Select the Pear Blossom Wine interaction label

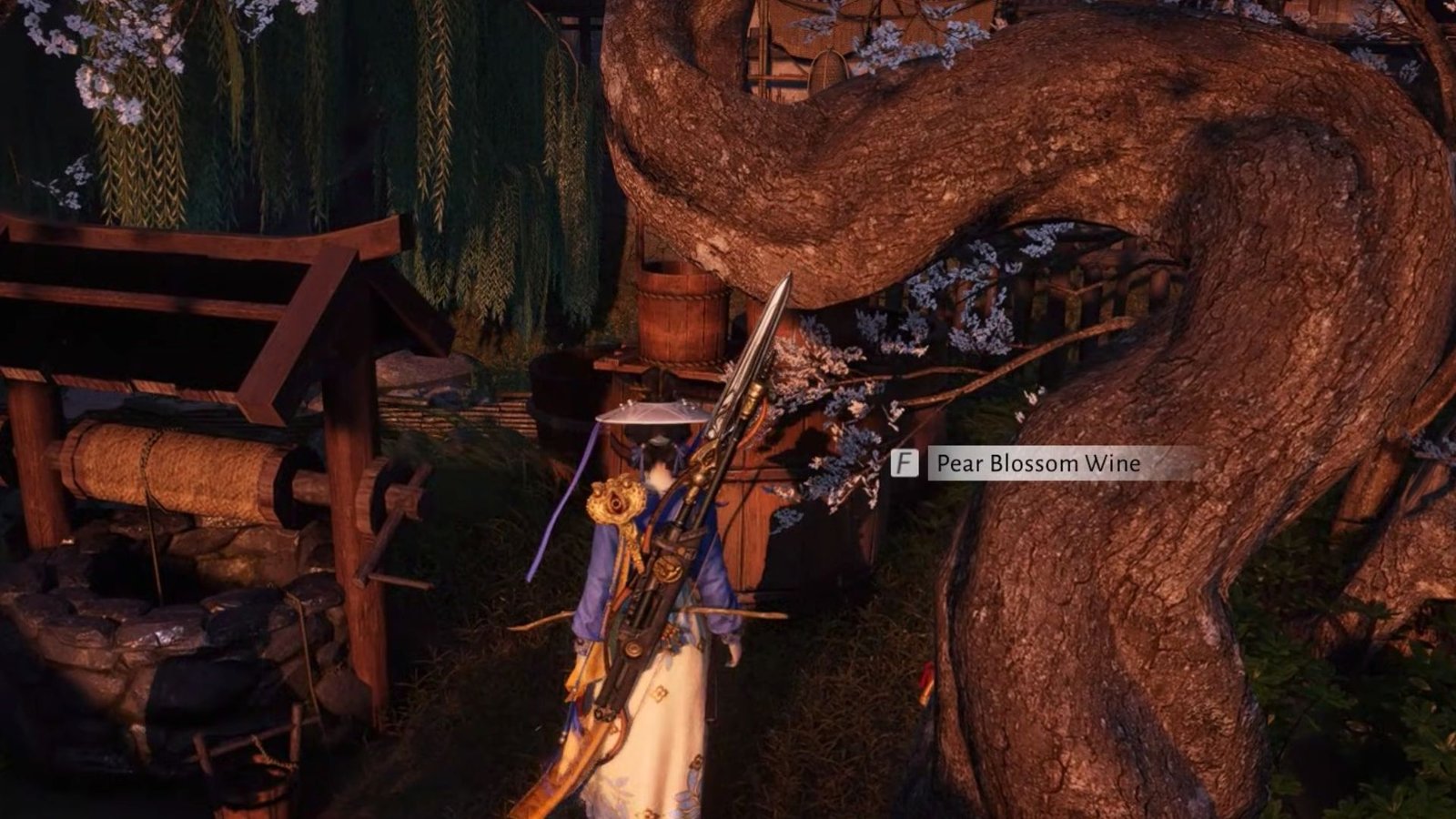(1038, 464)
